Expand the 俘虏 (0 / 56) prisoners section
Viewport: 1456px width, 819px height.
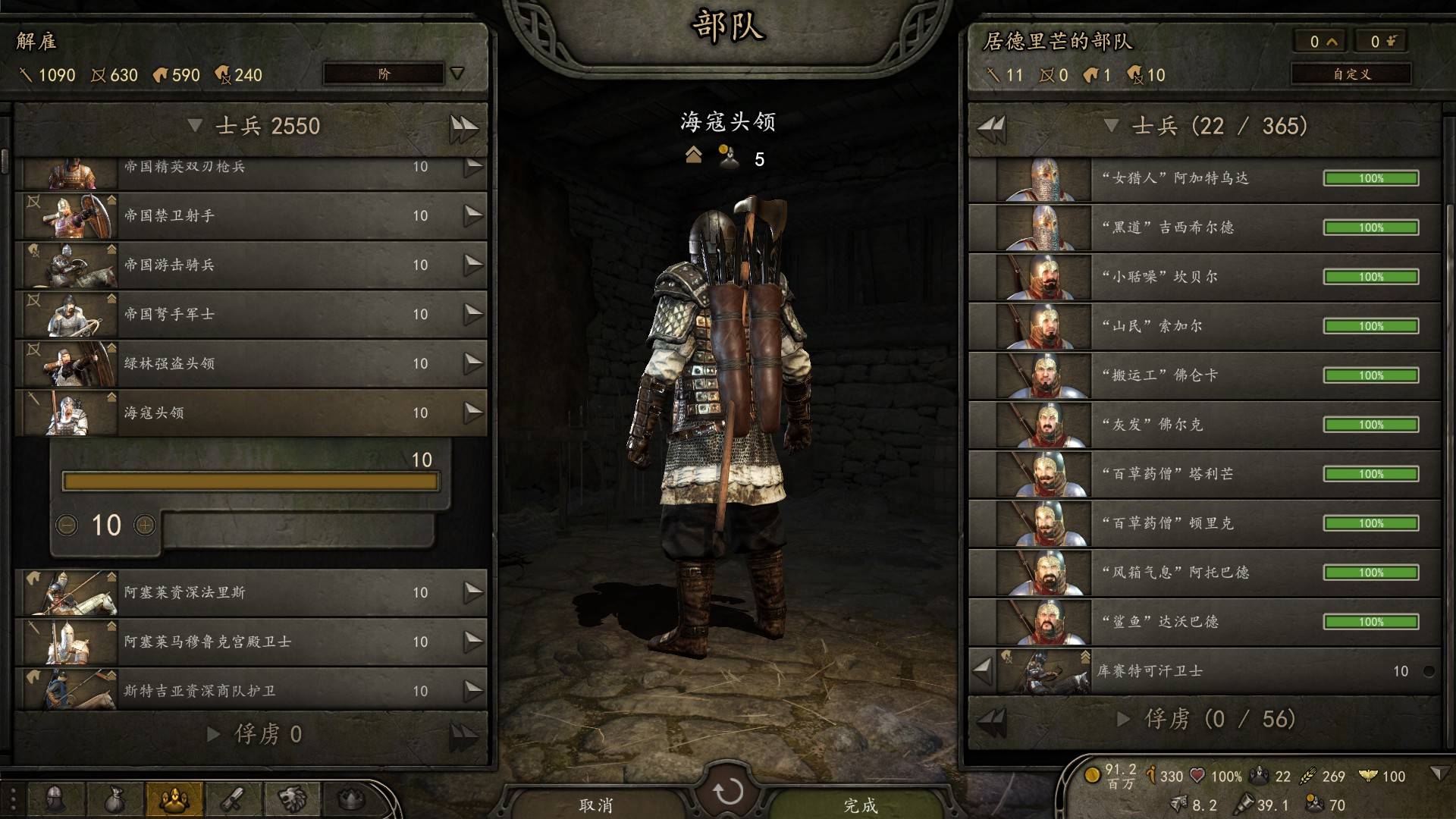(1124, 719)
